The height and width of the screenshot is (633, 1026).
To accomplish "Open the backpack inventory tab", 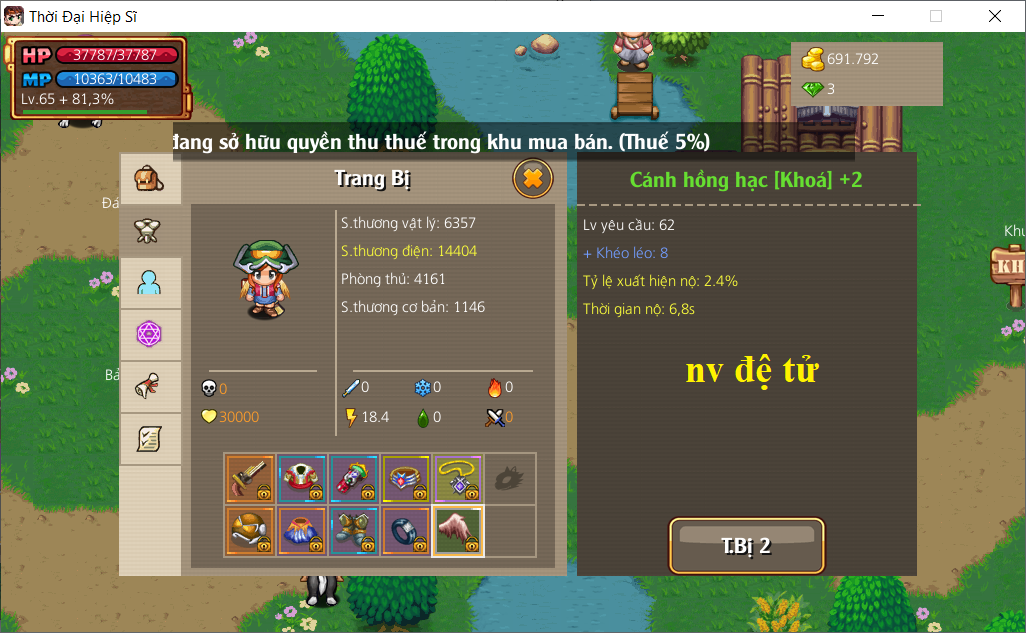I will click(x=150, y=180).
